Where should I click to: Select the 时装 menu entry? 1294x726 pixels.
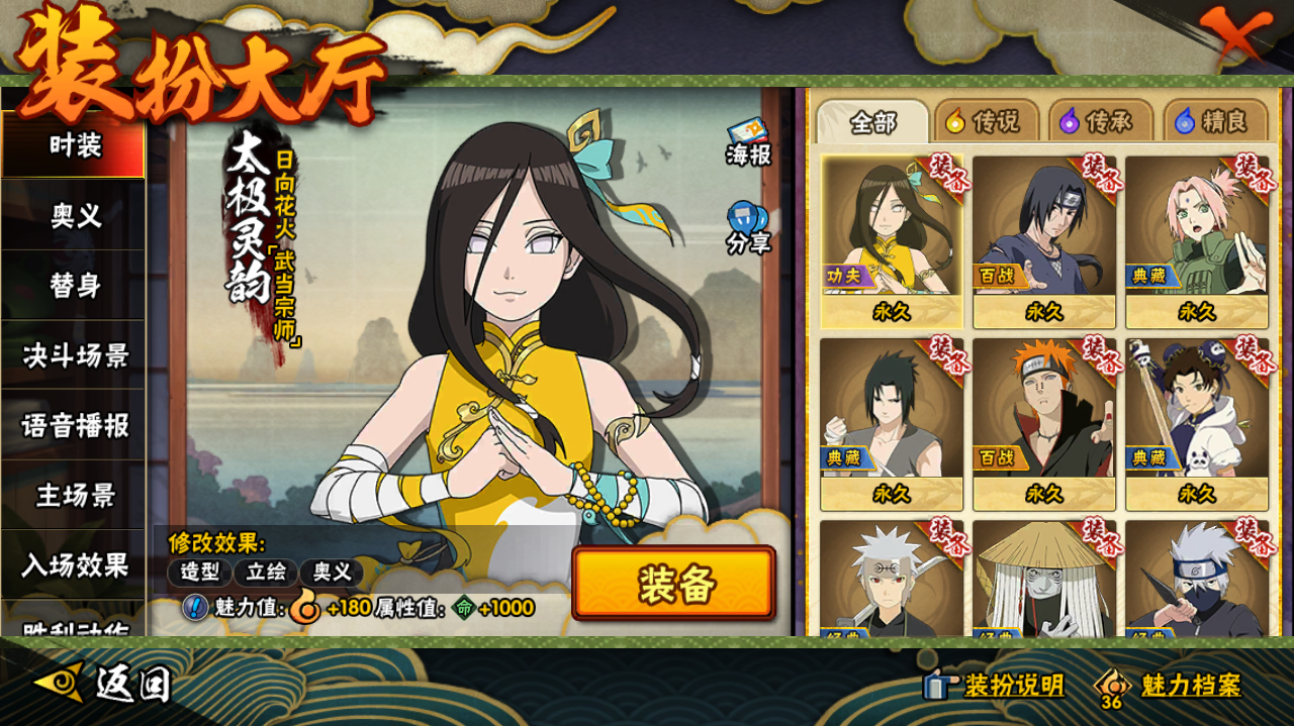(75, 146)
